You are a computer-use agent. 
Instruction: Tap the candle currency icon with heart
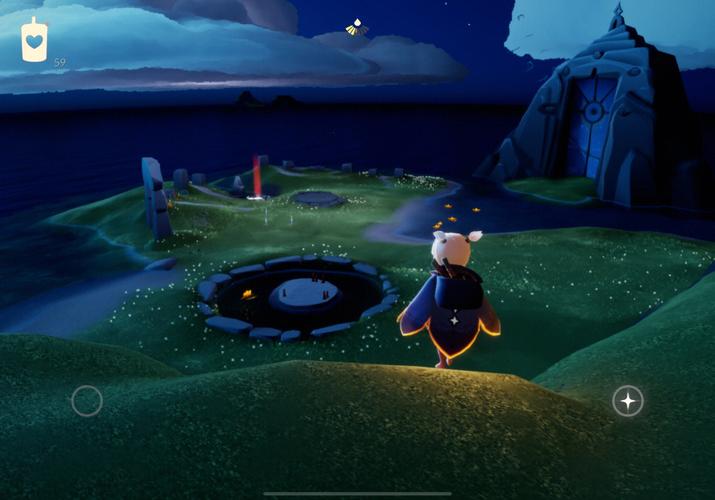click(x=35, y=41)
